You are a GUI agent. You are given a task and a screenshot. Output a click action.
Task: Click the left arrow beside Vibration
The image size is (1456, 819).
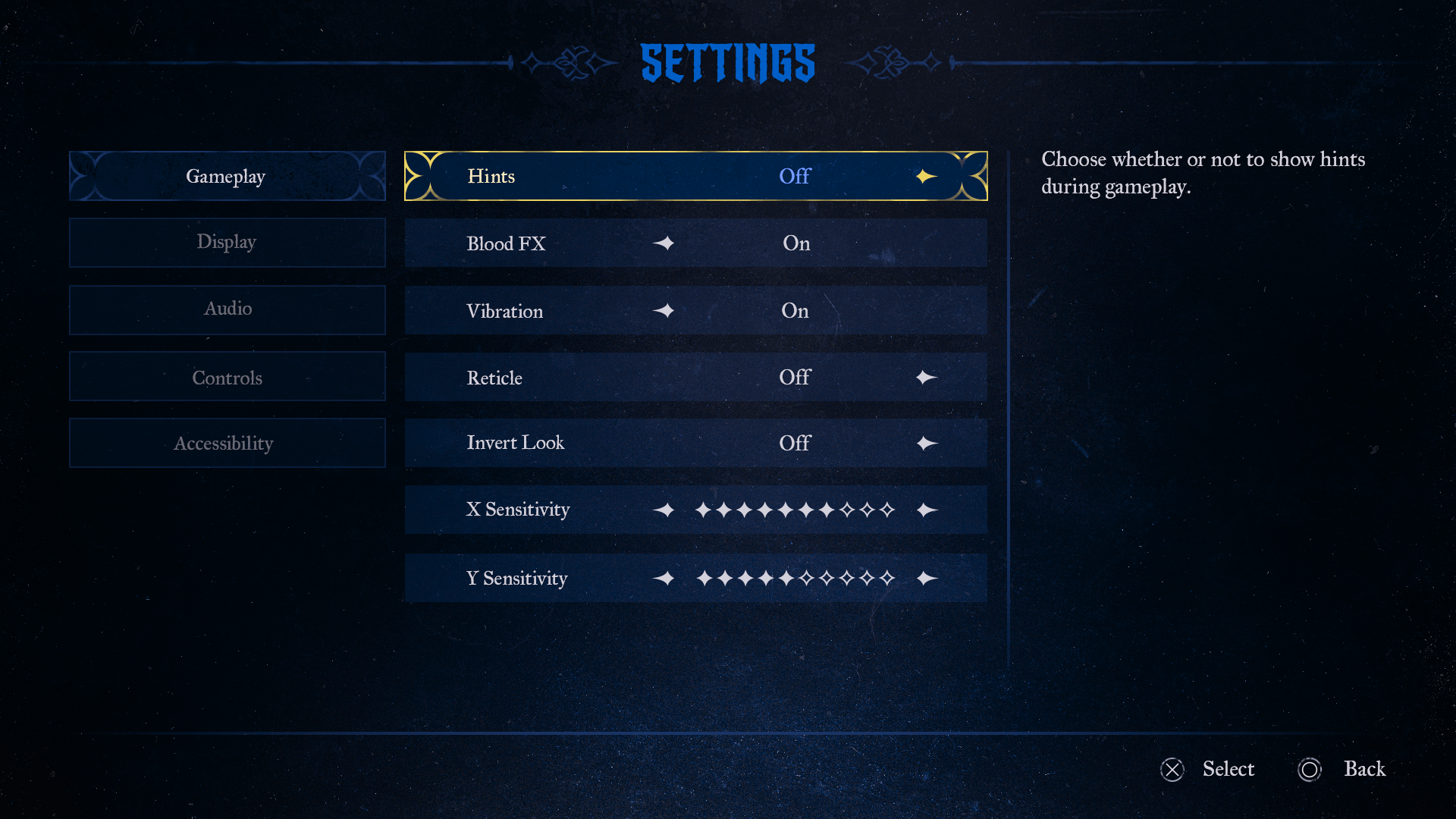point(664,310)
